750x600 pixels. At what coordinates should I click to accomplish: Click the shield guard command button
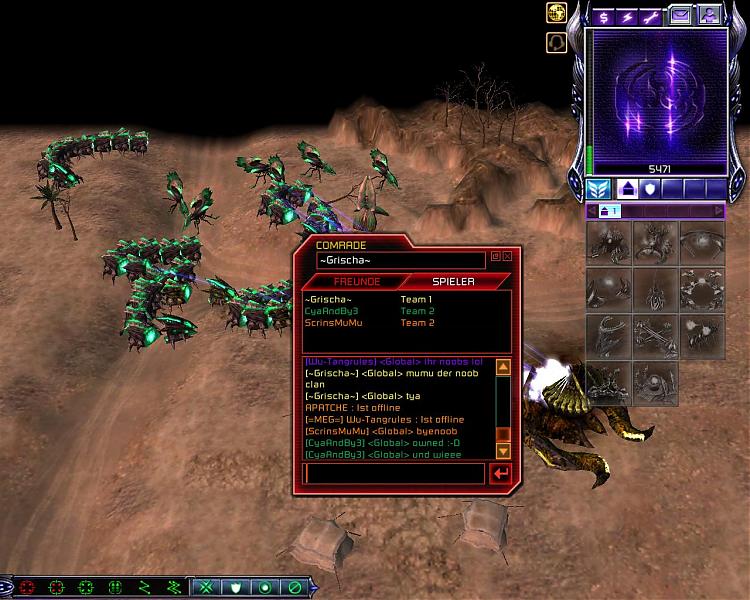(236, 587)
